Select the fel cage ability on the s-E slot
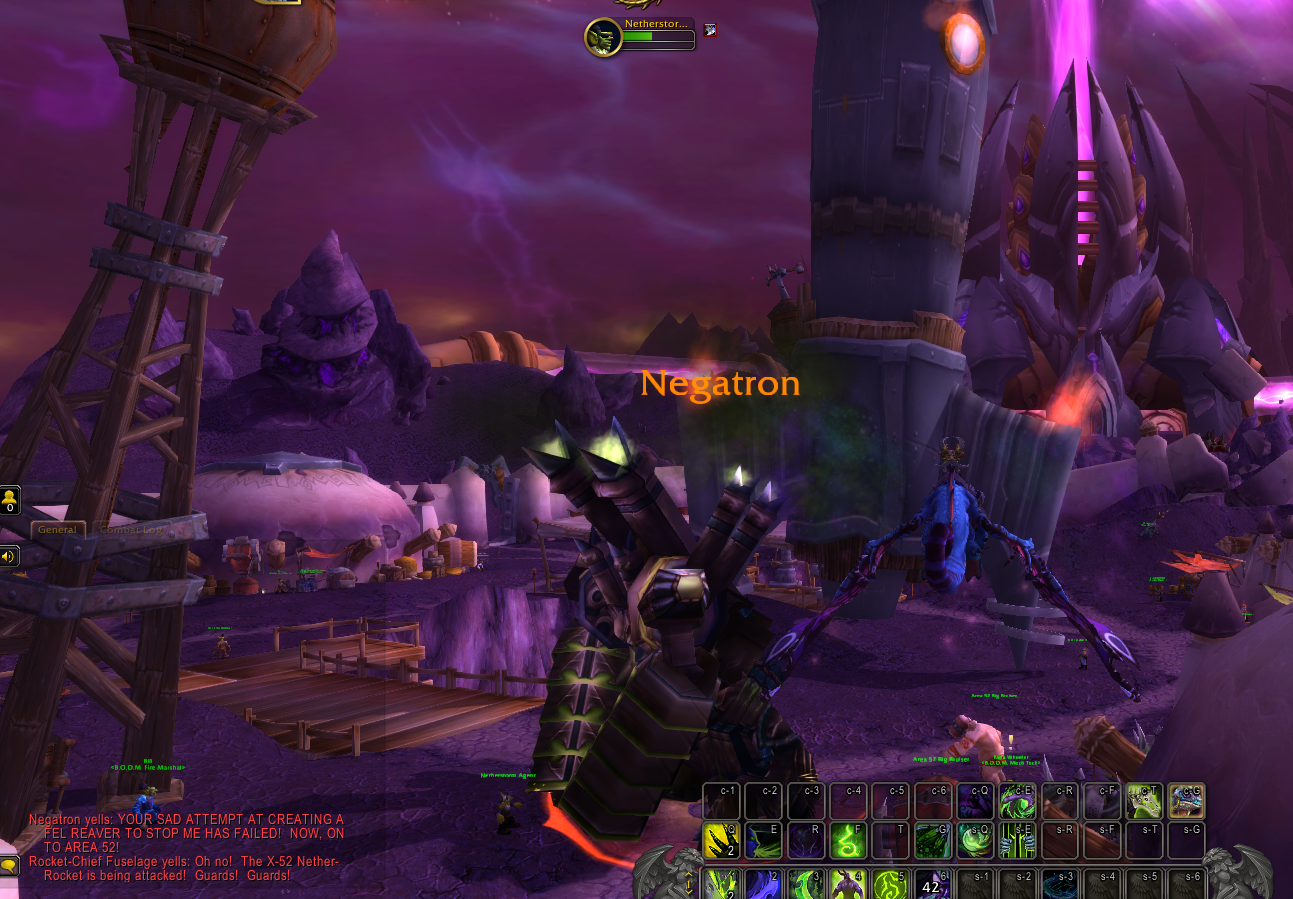 click(x=1017, y=840)
